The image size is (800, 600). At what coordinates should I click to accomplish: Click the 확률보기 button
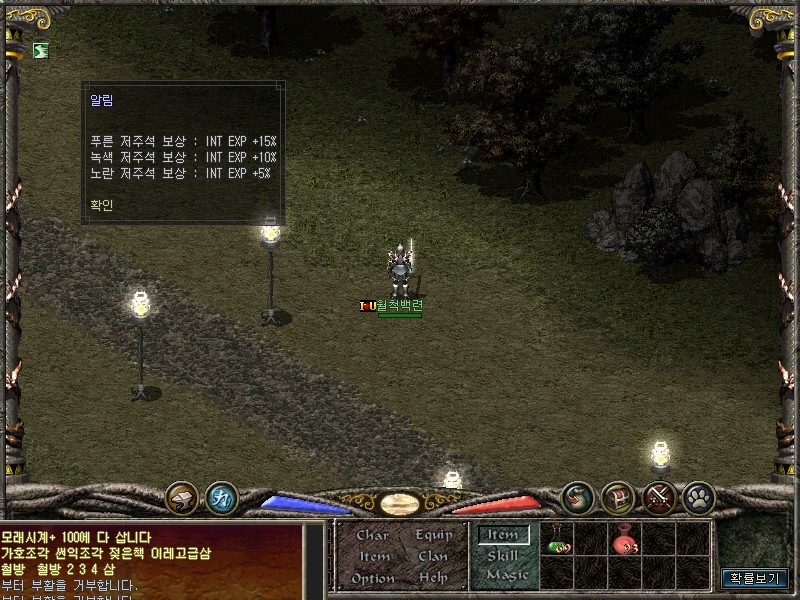click(x=755, y=578)
